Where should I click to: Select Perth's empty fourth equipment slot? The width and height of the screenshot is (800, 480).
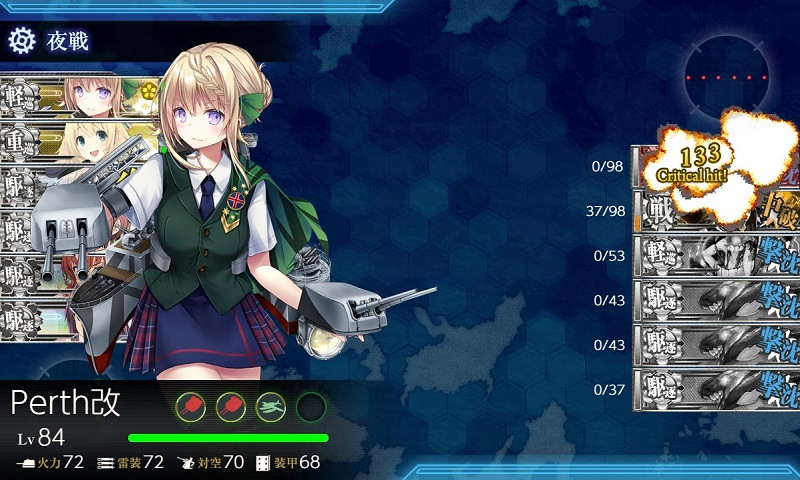311,406
